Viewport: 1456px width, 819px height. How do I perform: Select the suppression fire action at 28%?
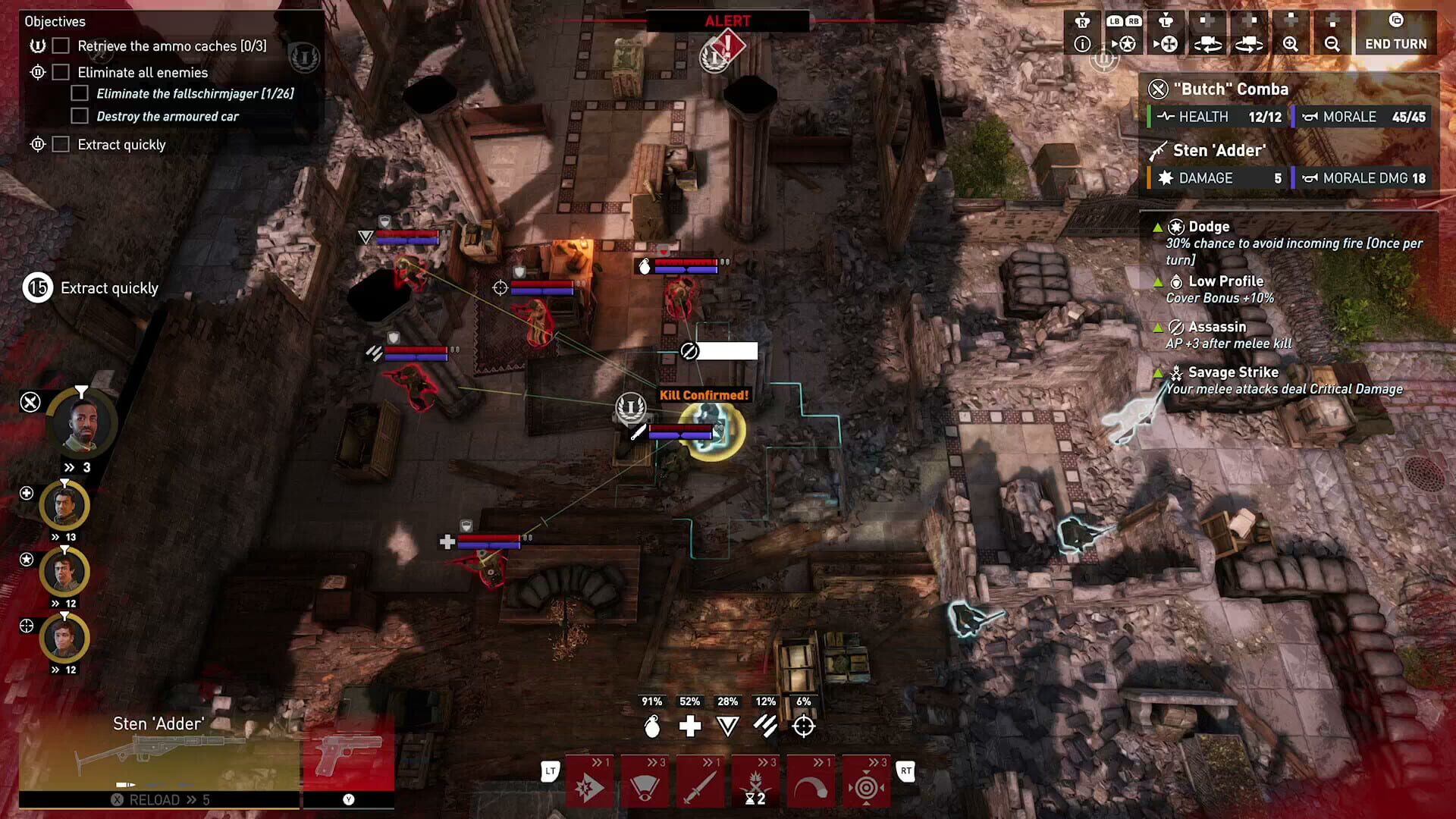tap(726, 726)
